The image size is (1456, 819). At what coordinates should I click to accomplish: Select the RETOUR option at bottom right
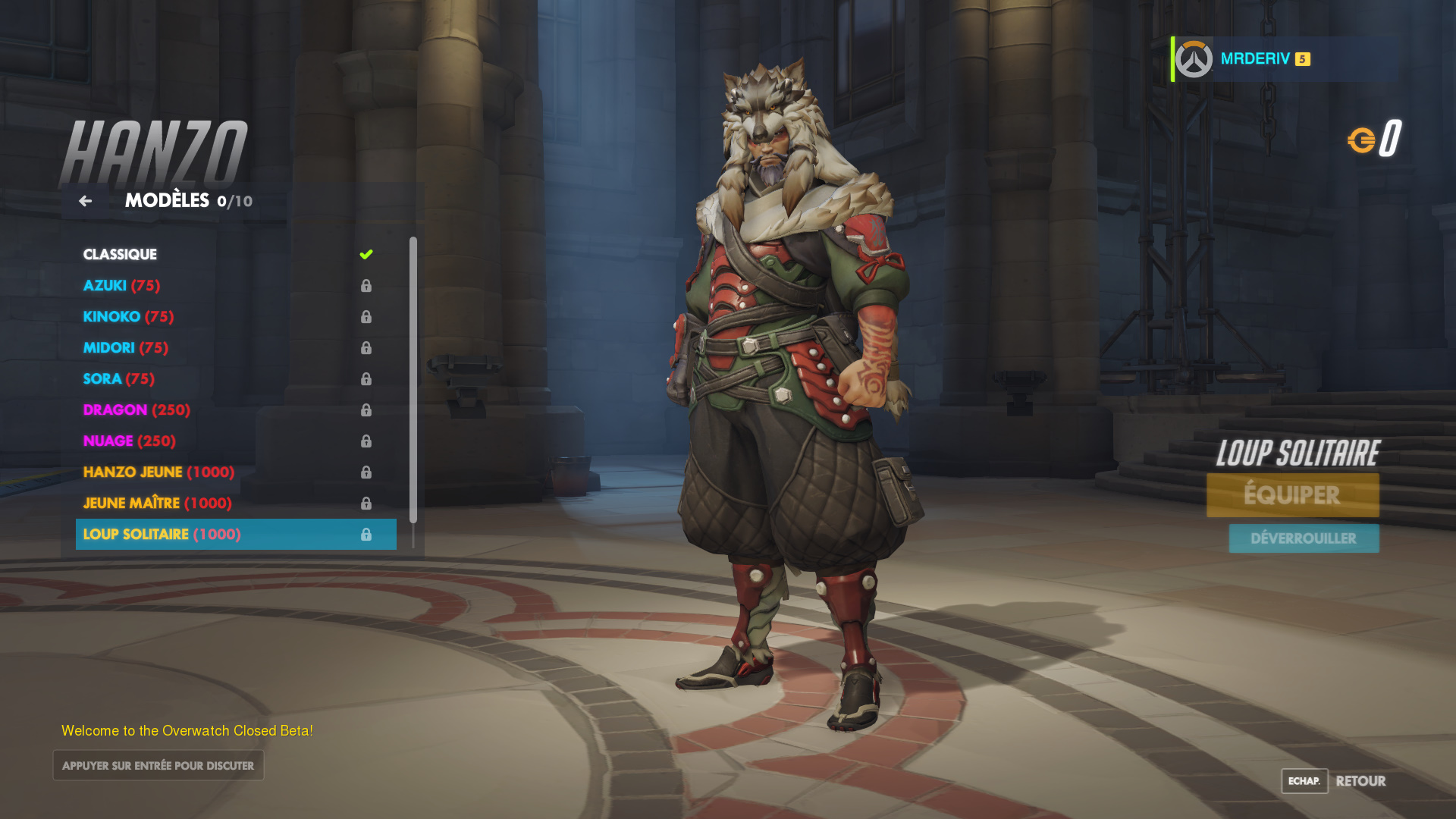coord(1361,781)
